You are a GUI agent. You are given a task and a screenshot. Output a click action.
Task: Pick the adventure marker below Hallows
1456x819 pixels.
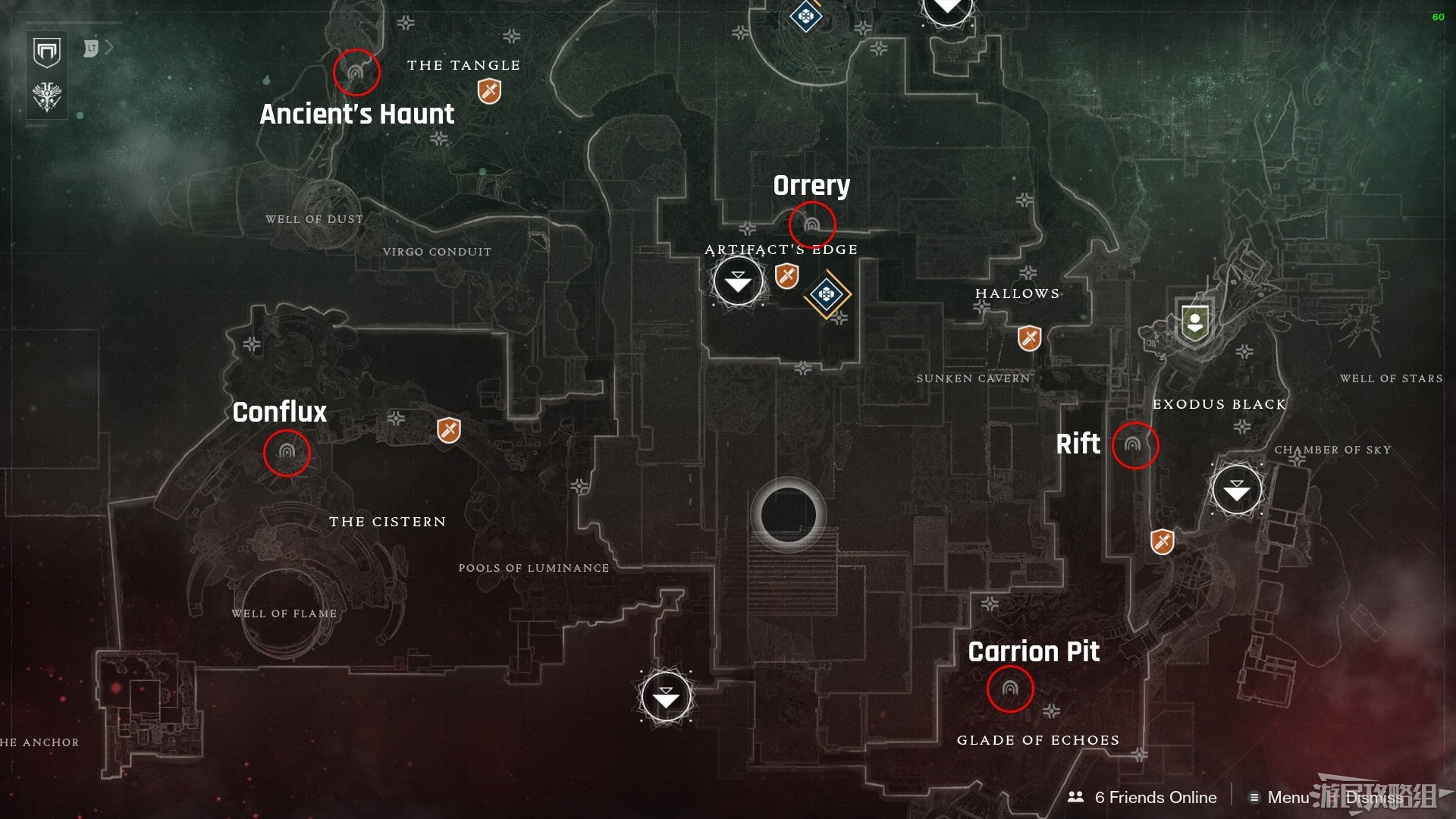coord(1029,338)
